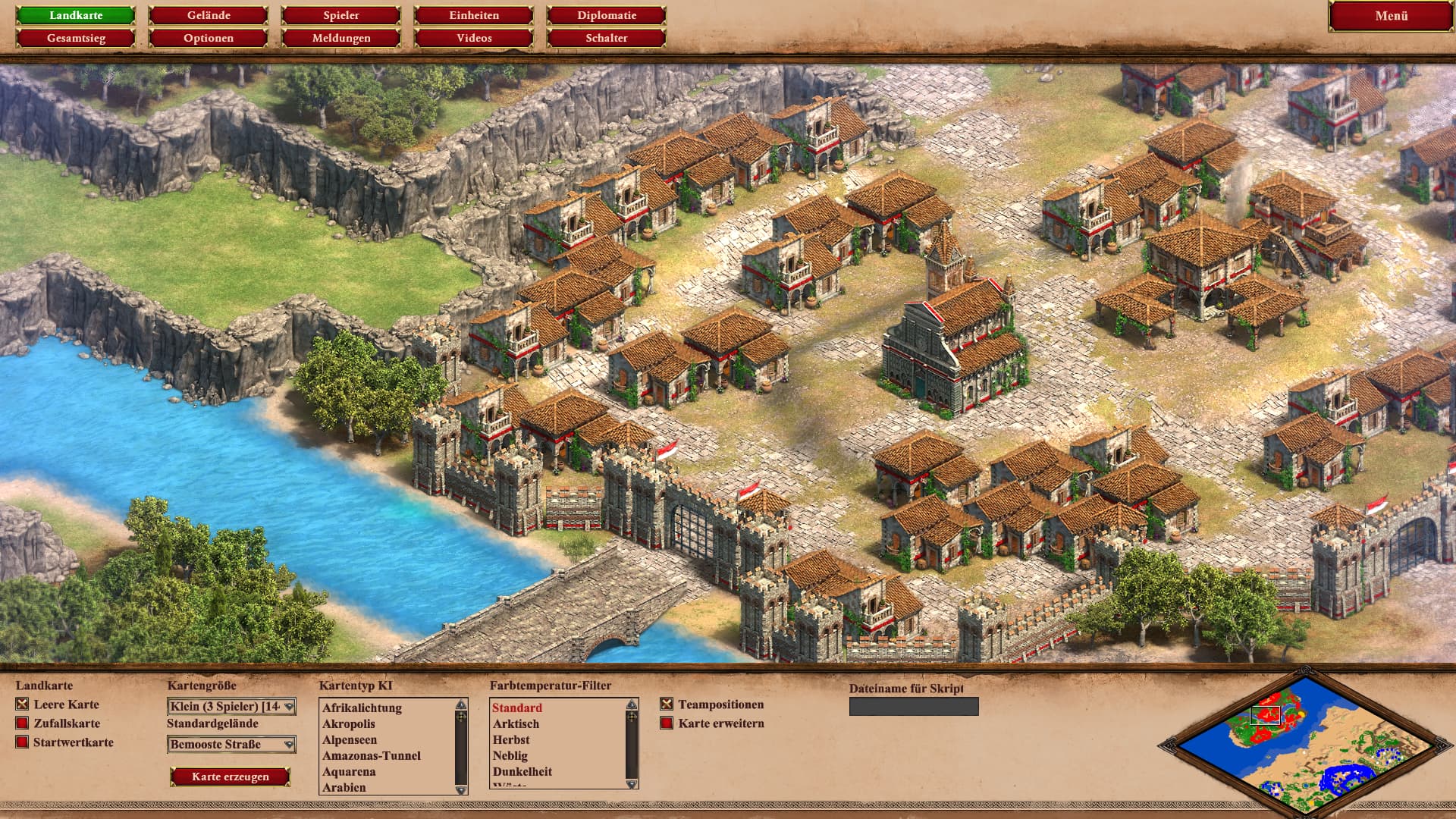Switch to the Optionen tab
This screenshot has width=1456, height=819.
pyautogui.click(x=208, y=38)
